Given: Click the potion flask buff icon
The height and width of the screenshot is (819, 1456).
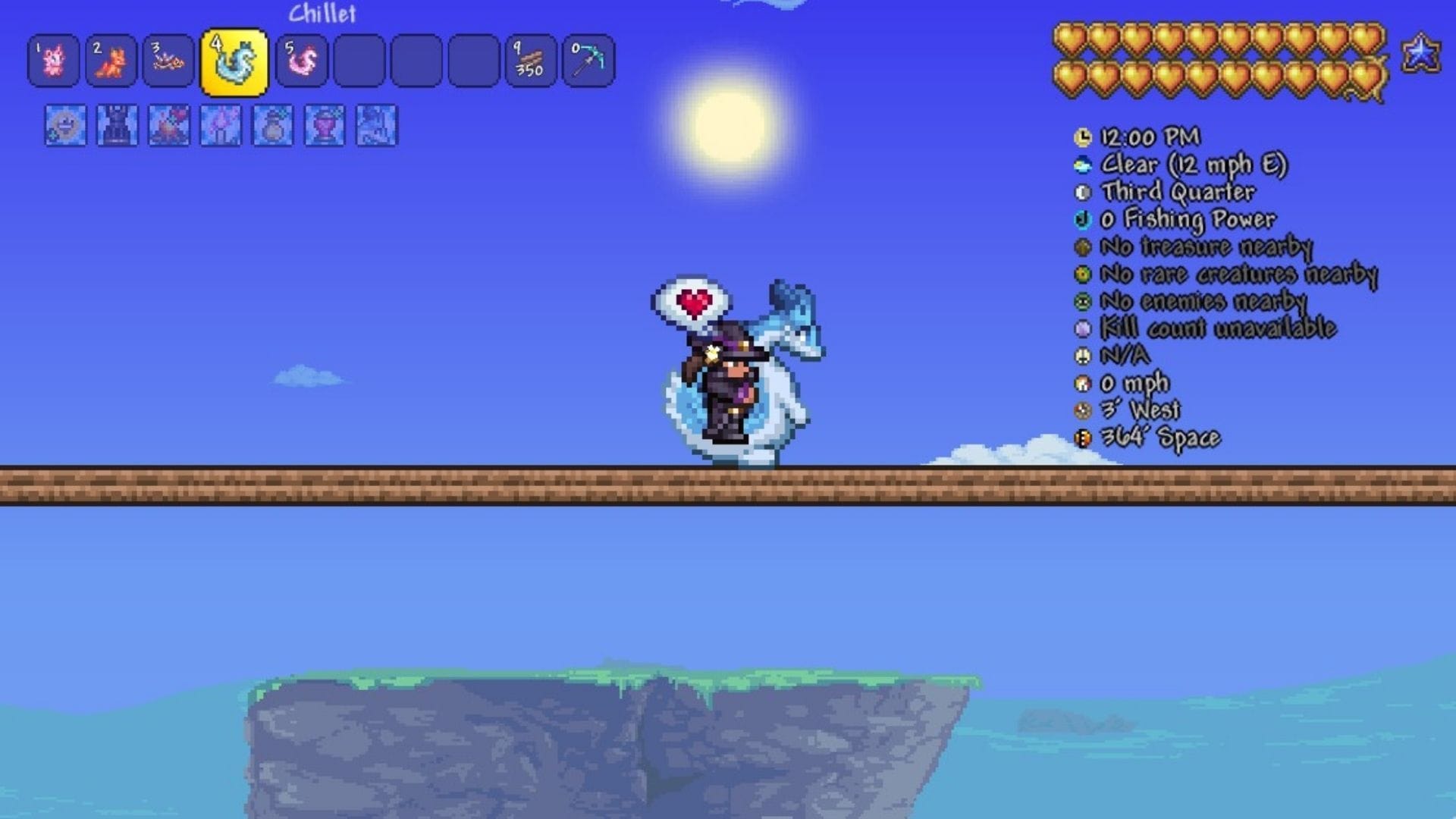Looking at the screenshot, I should (x=272, y=125).
